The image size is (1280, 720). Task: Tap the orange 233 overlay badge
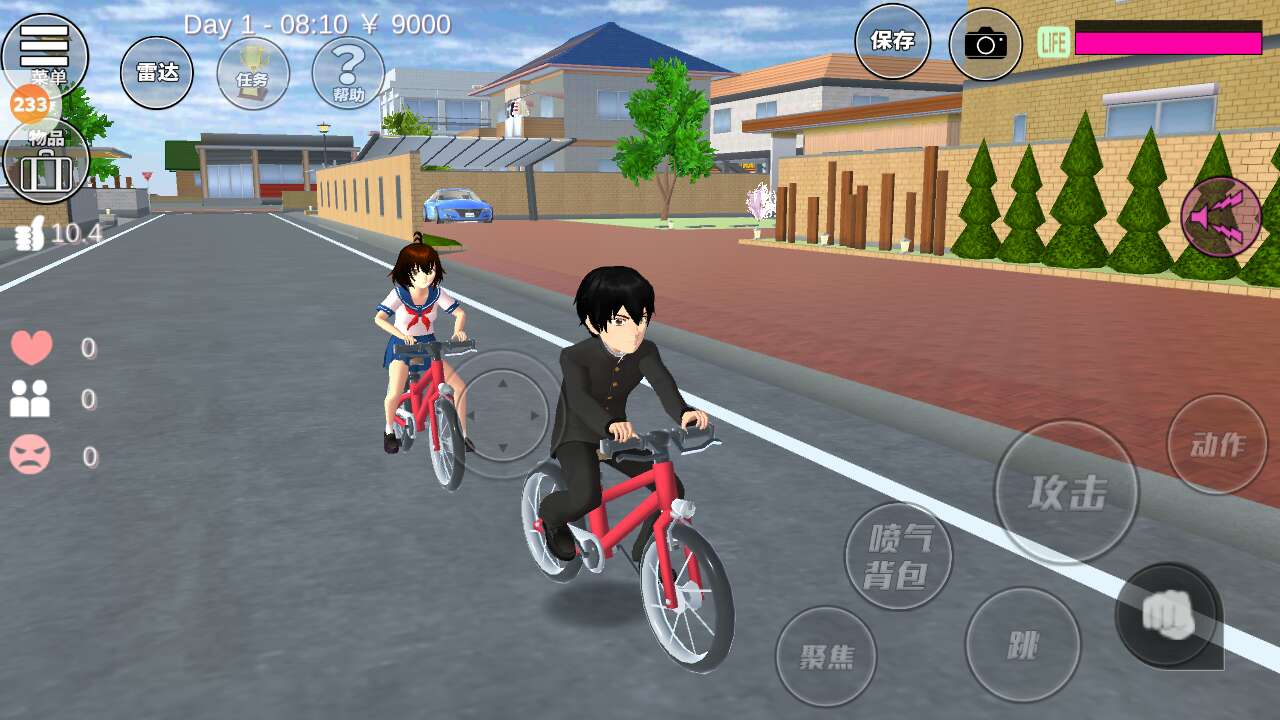coord(29,104)
